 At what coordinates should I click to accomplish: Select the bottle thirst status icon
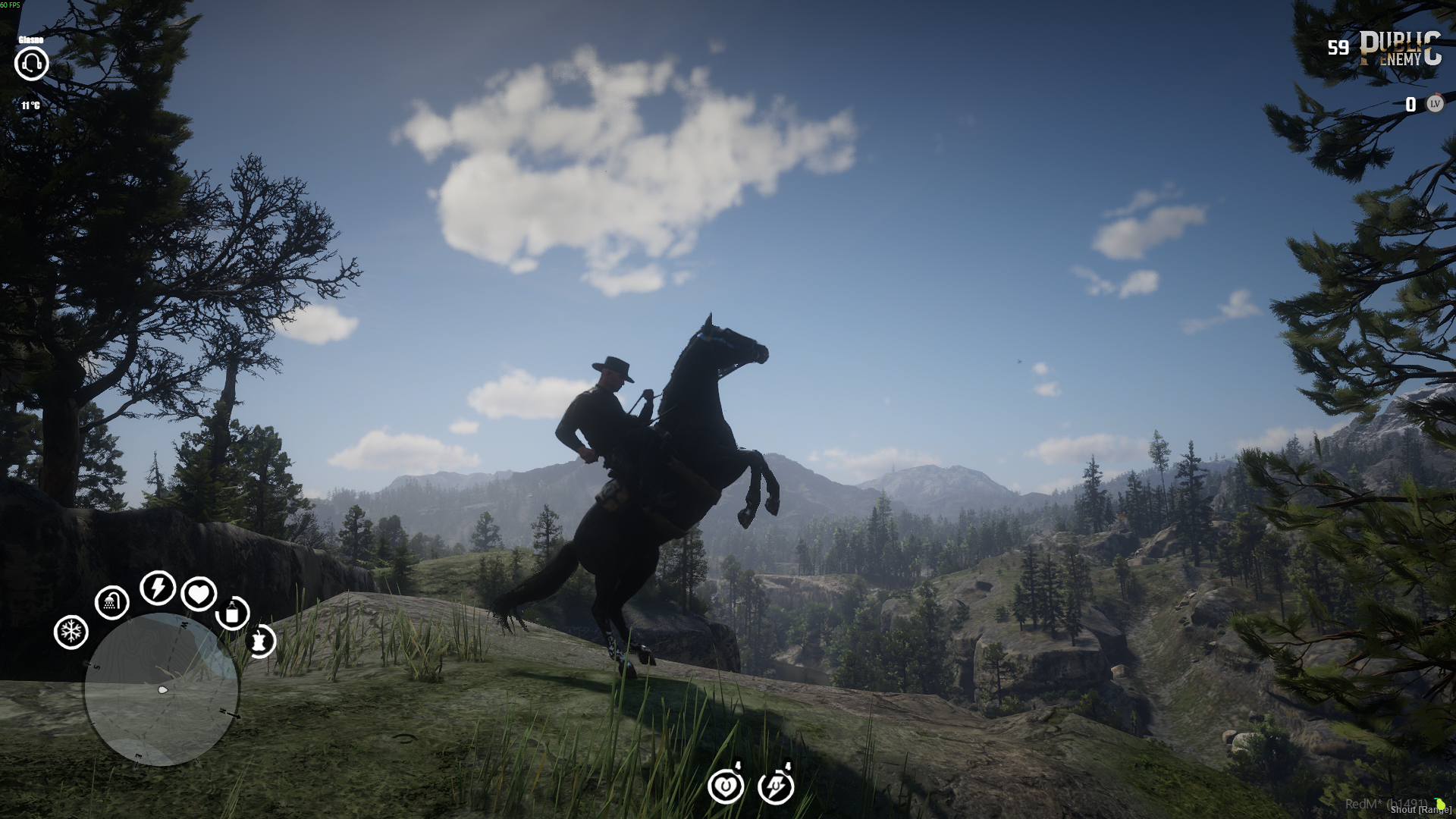point(233,613)
